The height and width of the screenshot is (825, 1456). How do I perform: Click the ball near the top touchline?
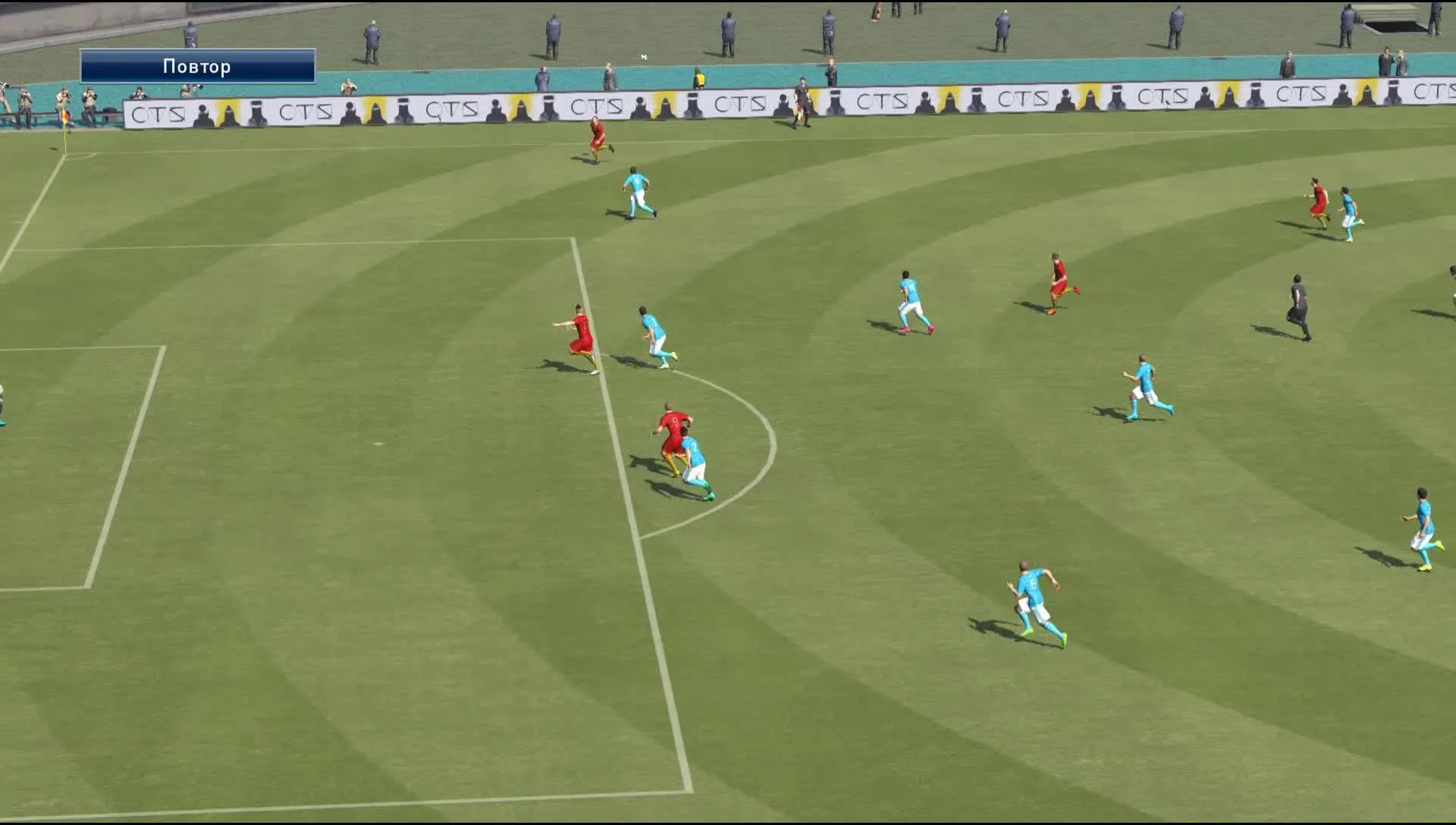click(644, 56)
